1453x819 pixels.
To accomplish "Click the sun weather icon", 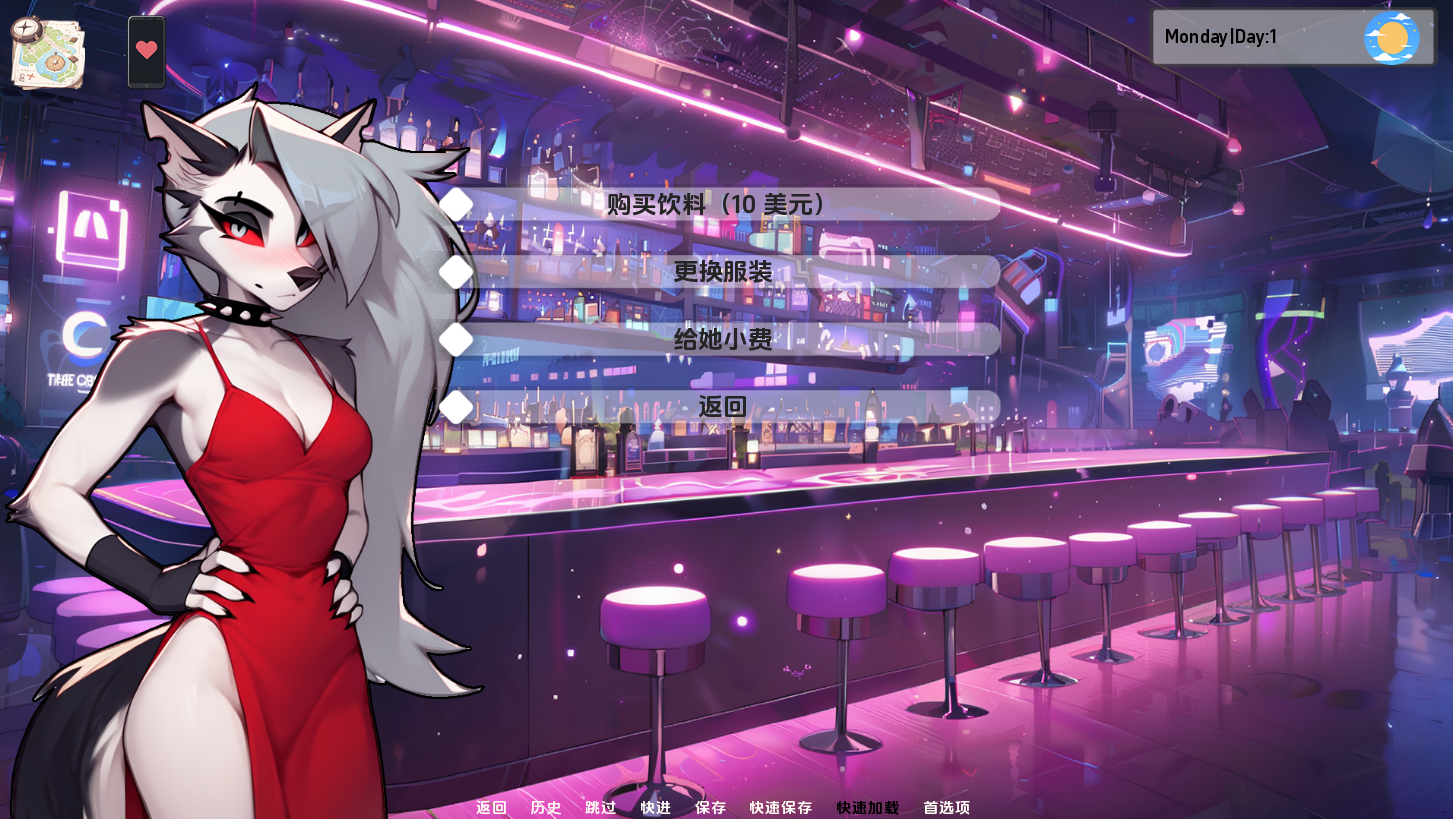I will 1394,37.
